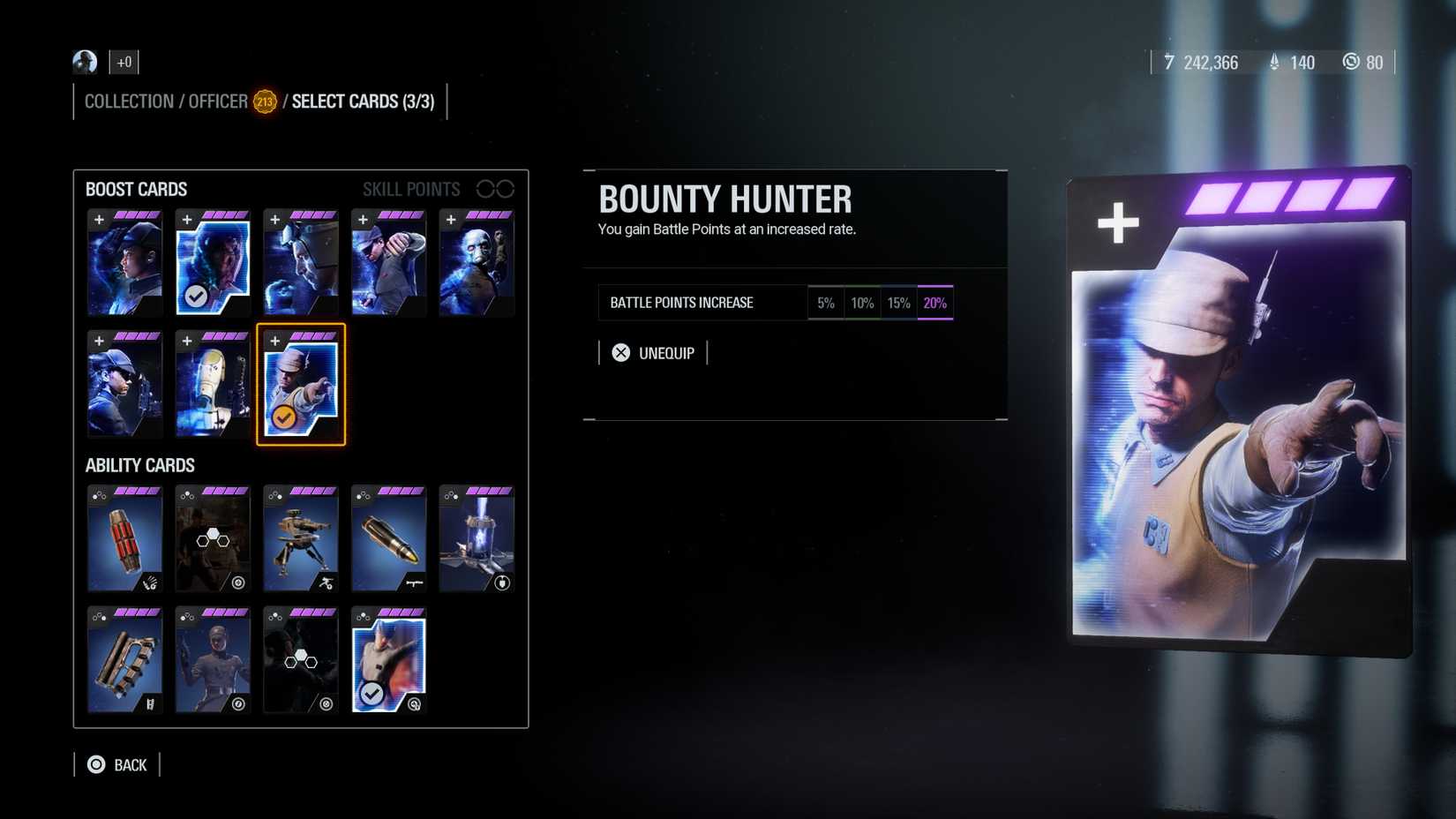The image size is (1456, 819).
Task: Click the Officer level 213 badge
Action: [x=264, y=101]
